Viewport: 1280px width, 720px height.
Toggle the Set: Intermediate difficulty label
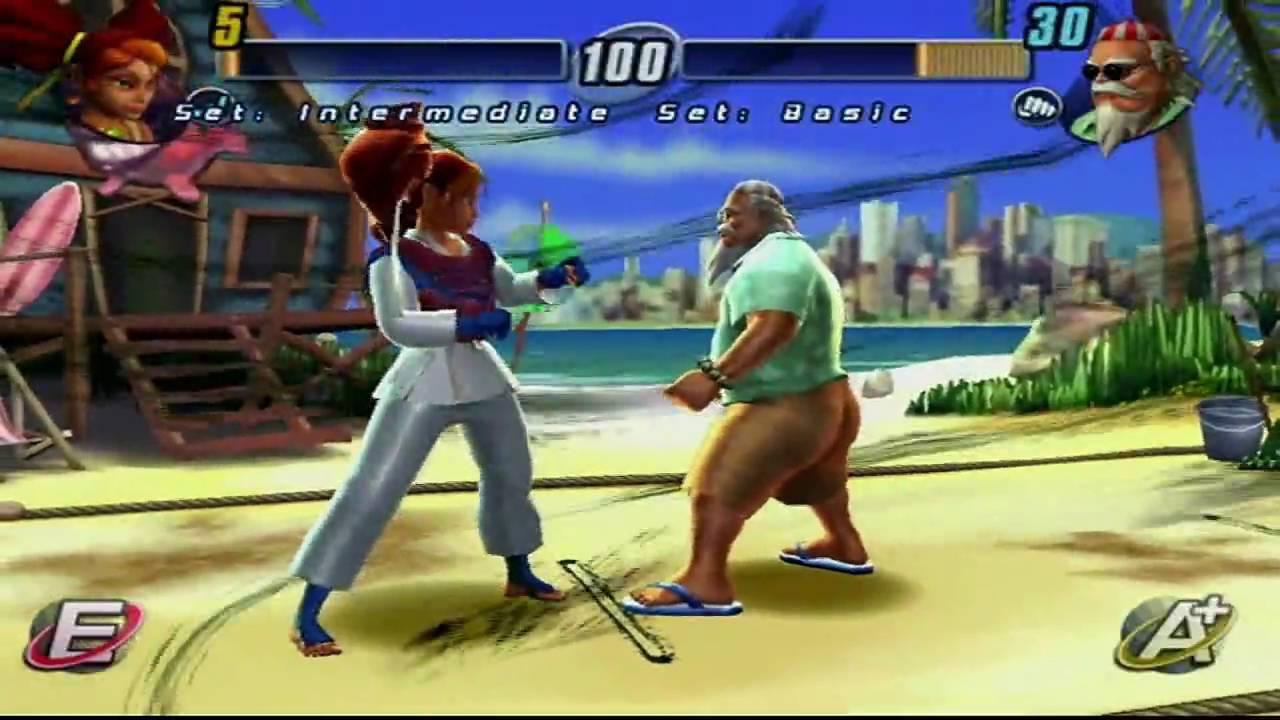[390, 113]
